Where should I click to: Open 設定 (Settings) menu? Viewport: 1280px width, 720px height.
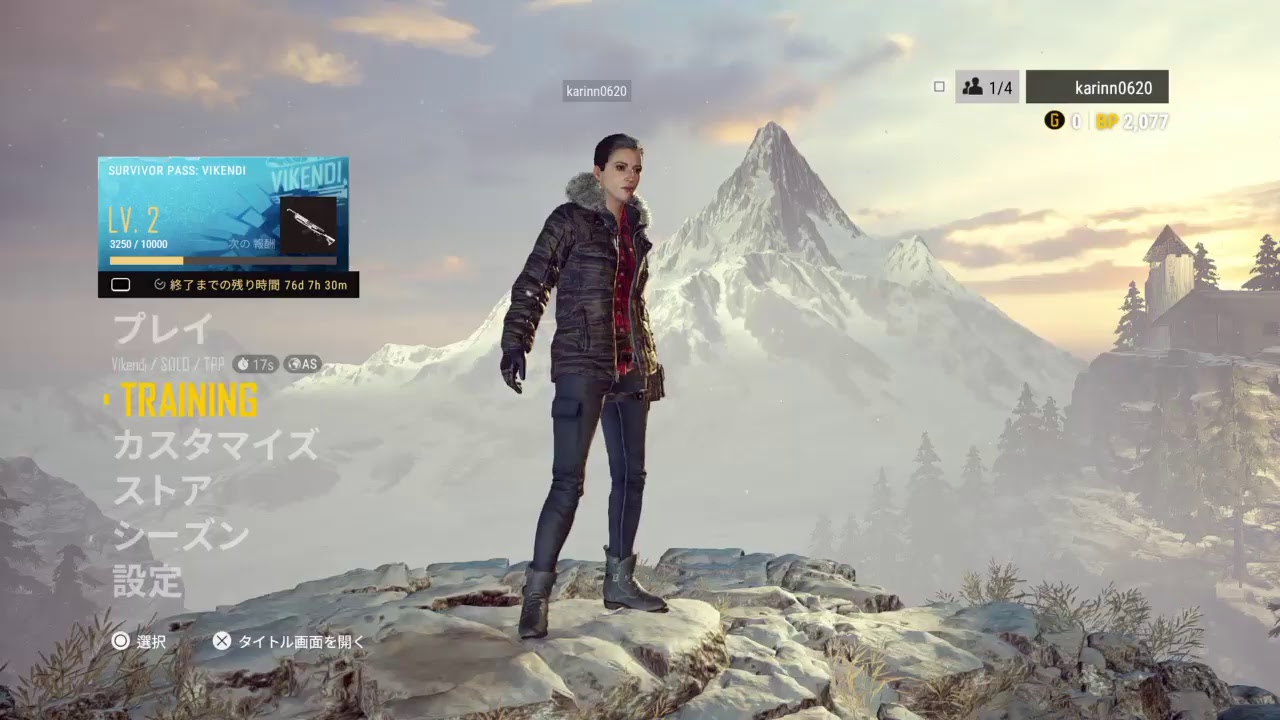coord(148,582)
